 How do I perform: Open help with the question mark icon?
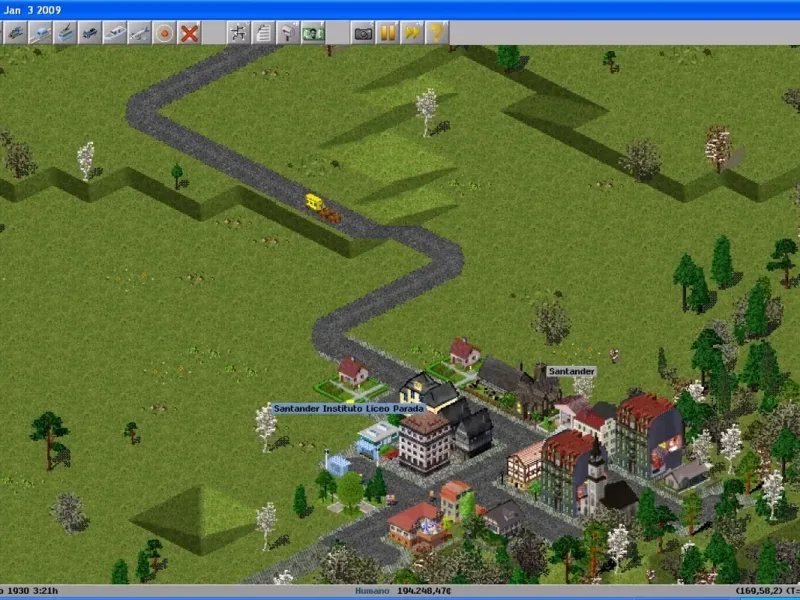[437, 33]
